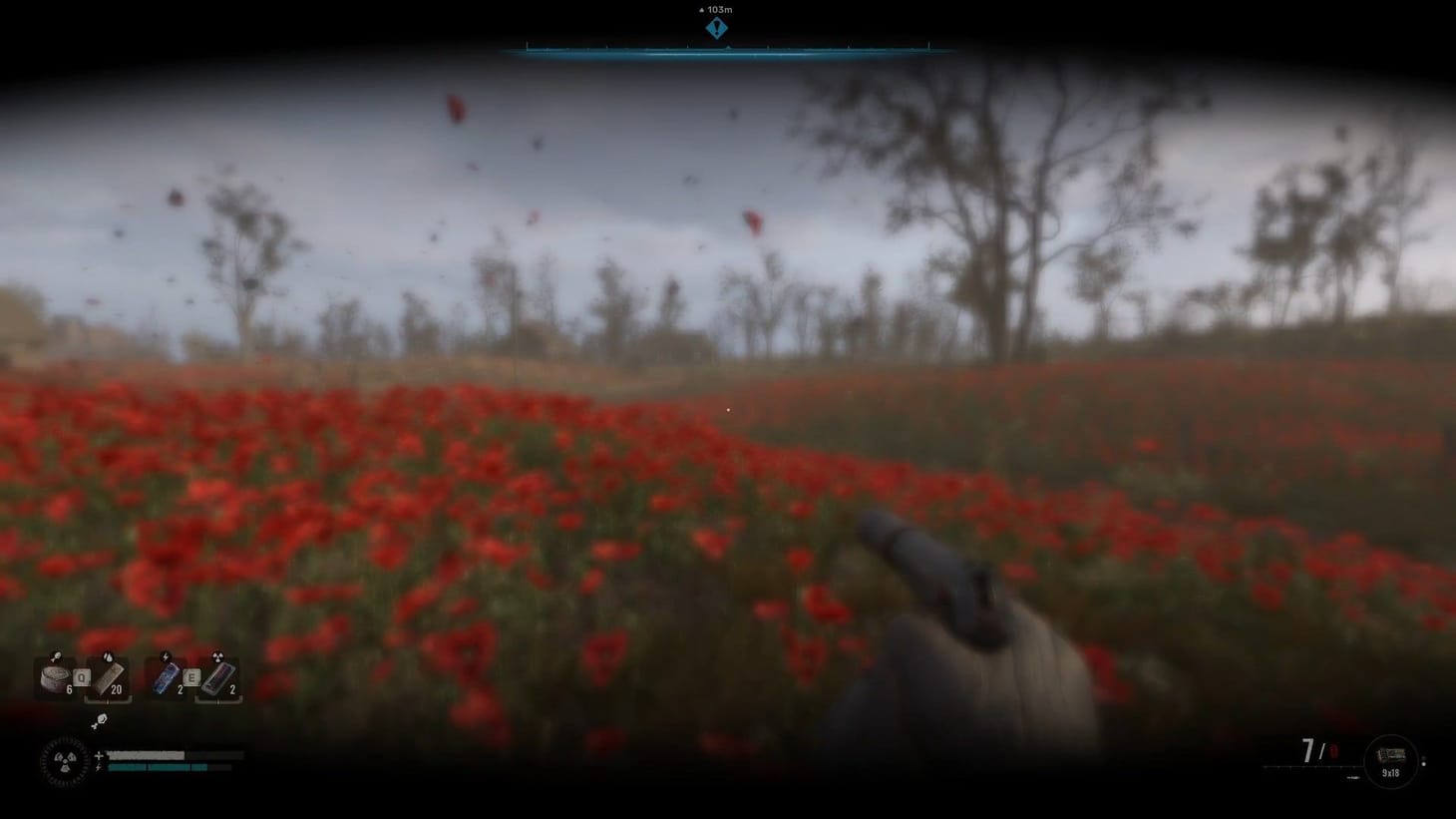Click the pistol magazine icon in the ammo circle
Image resolution: width=1456 pixels, height=819 pixels.
pyautogui.click(x=1392, y=753)
